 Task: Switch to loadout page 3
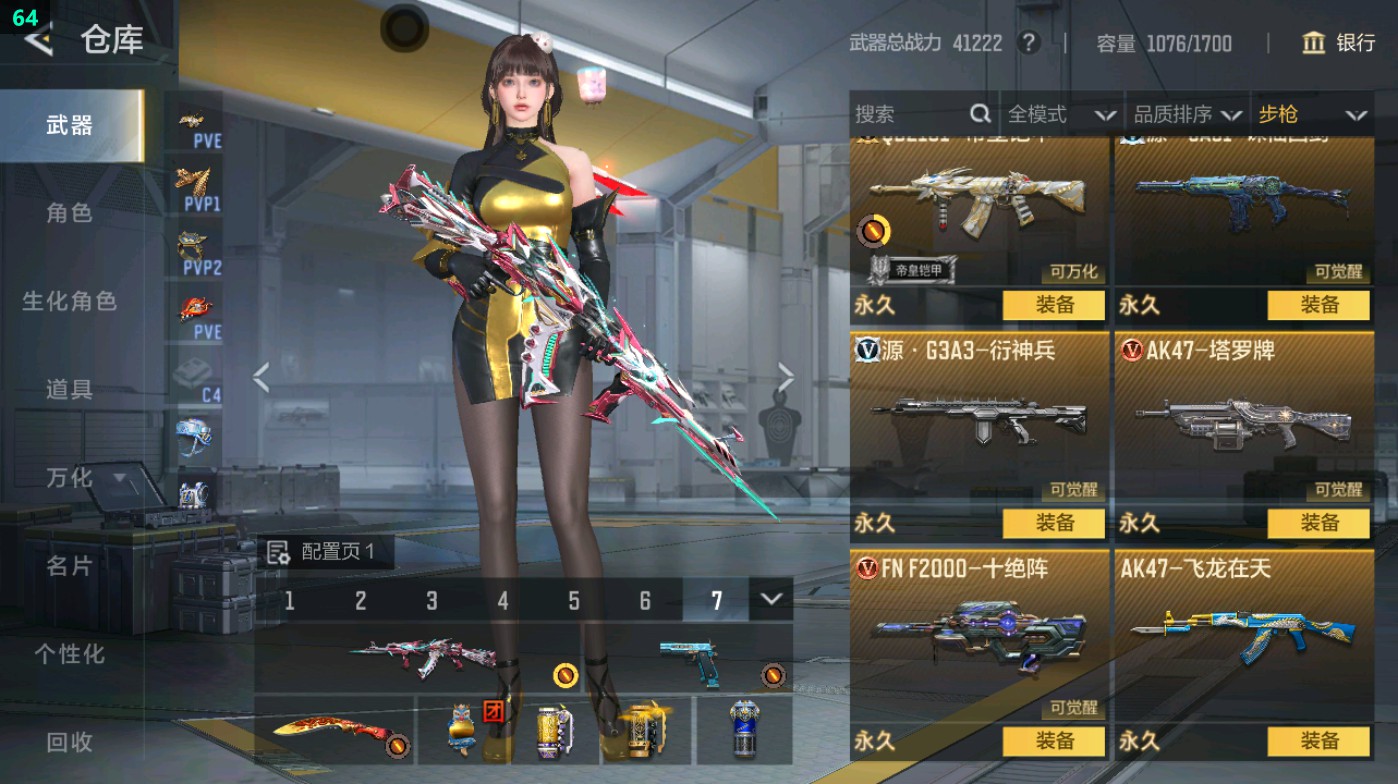pos(431,602)
